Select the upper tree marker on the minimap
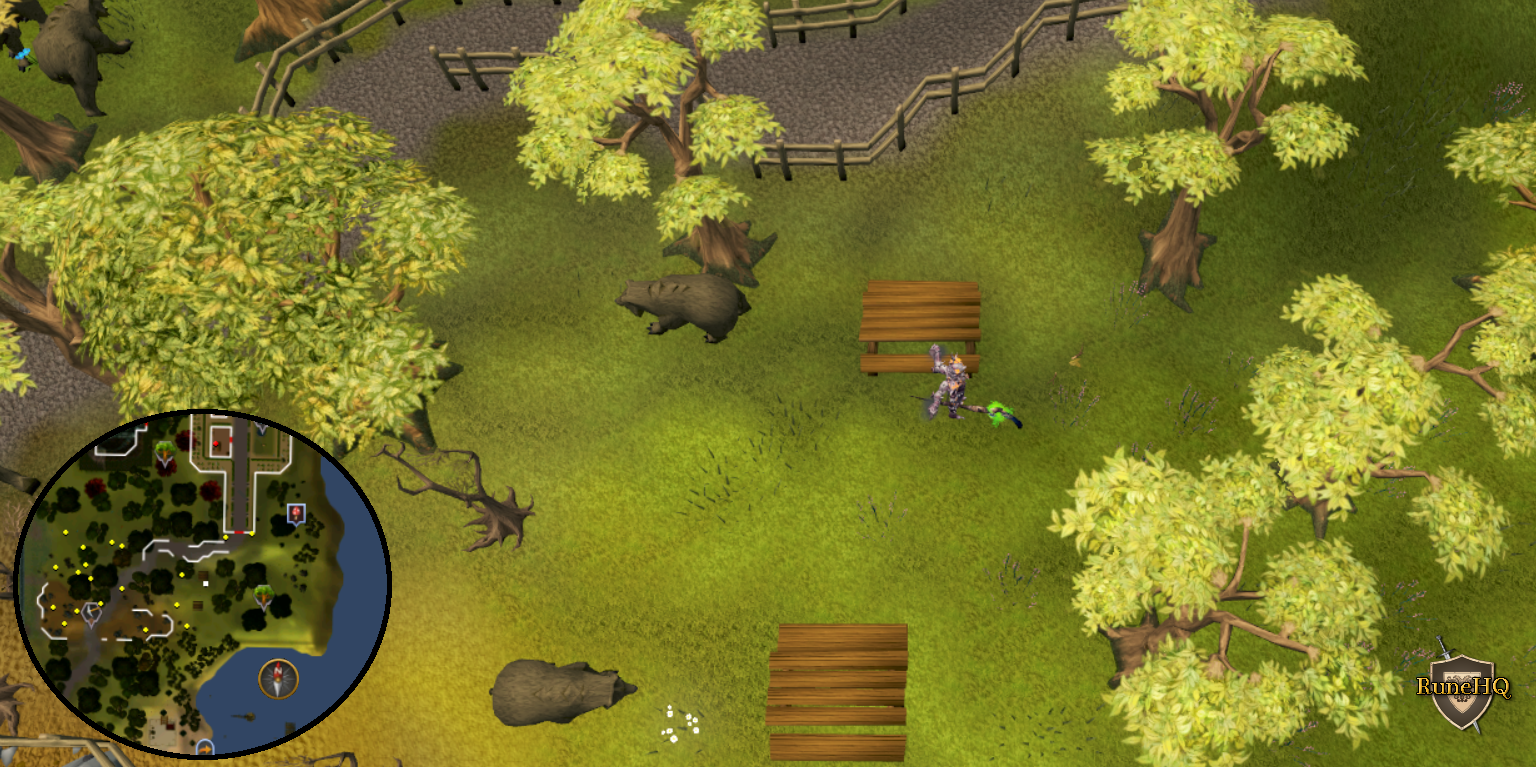The width and height of the screenshot is (1536, 767). (163, 447)
